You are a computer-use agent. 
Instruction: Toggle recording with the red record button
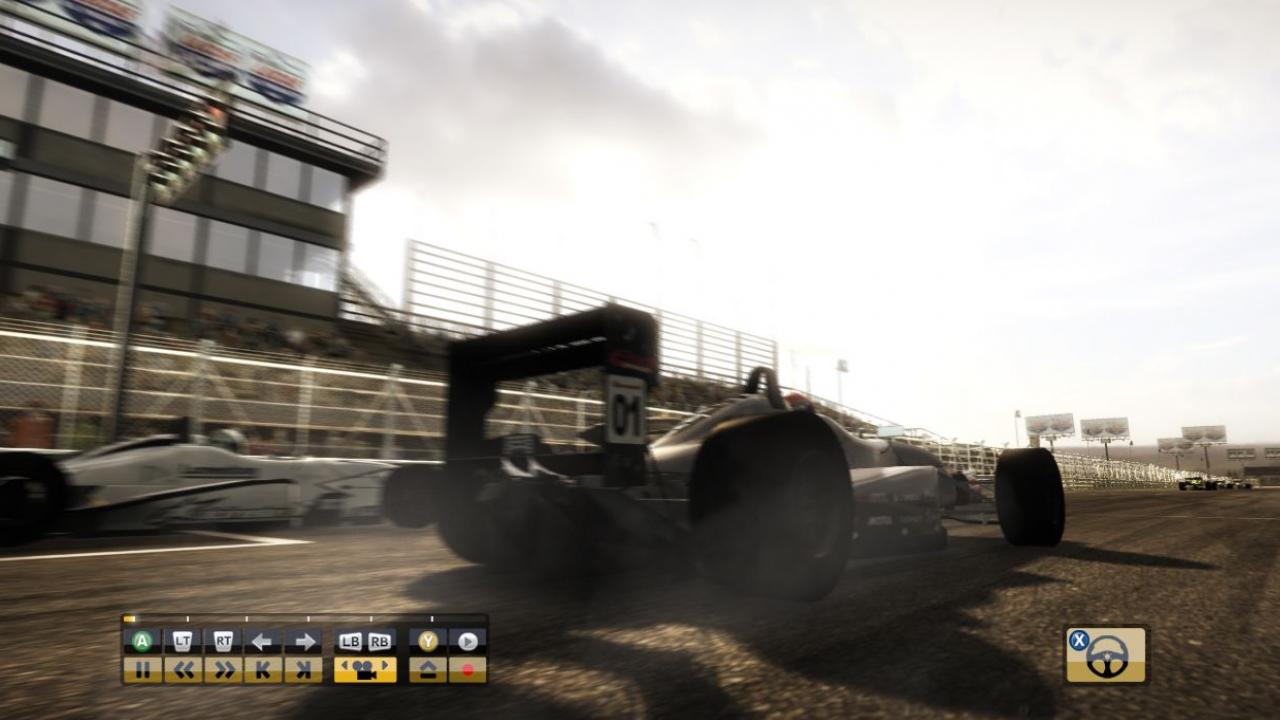[467, 671]
